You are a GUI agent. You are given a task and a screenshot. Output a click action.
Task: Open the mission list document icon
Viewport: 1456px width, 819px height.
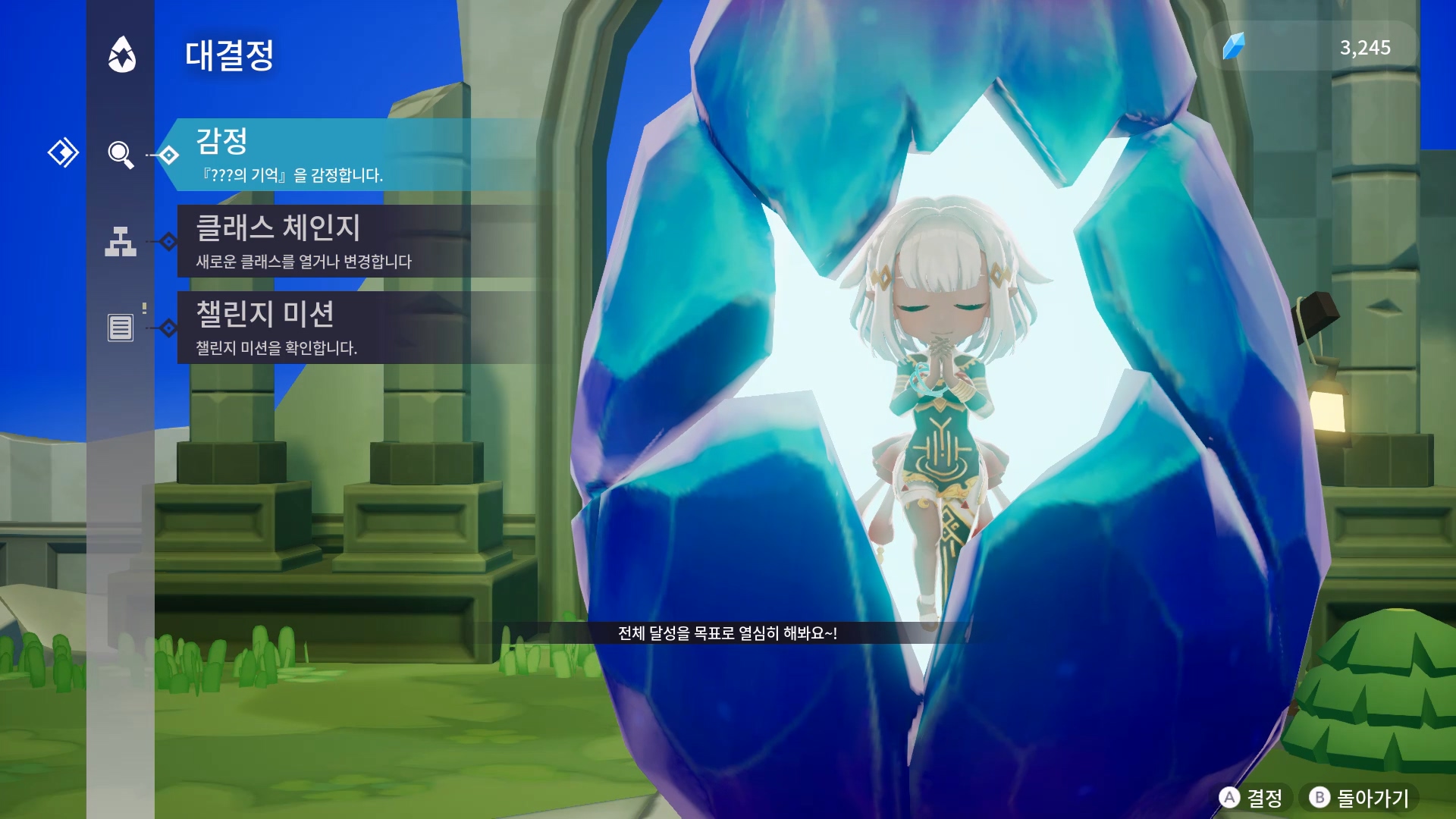[121, 328]
